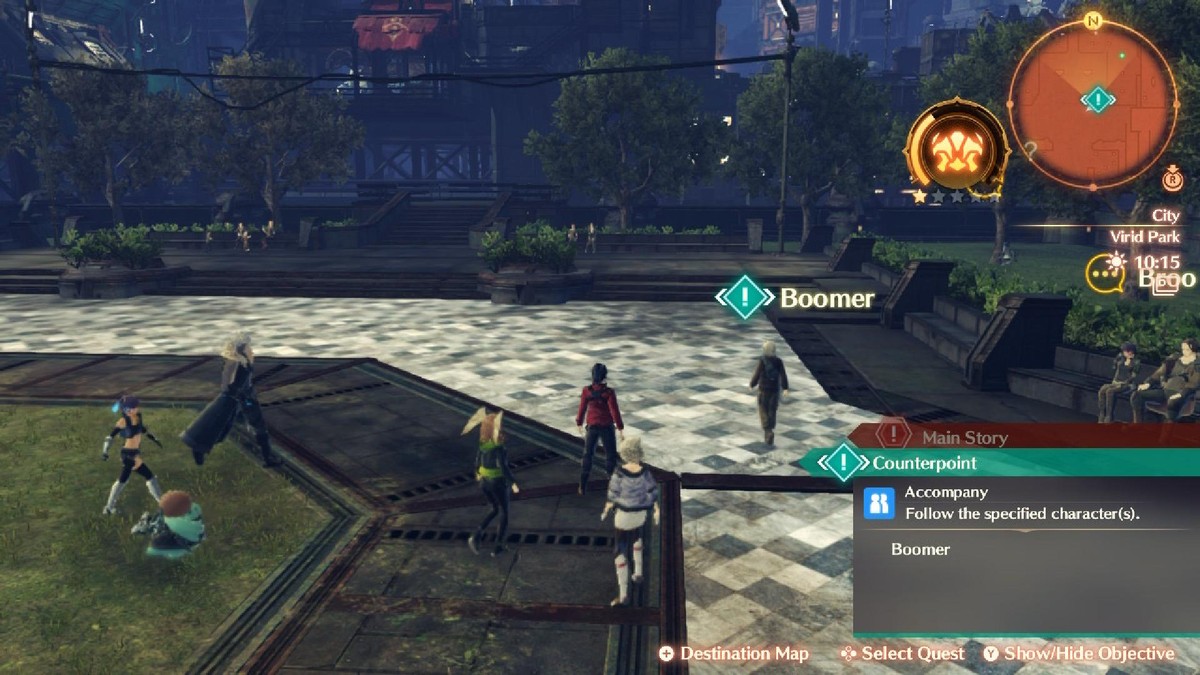Open the Destination Map
Viewport: 1200px width, 675px height.
pyautogui.click(x=734, y=654)
